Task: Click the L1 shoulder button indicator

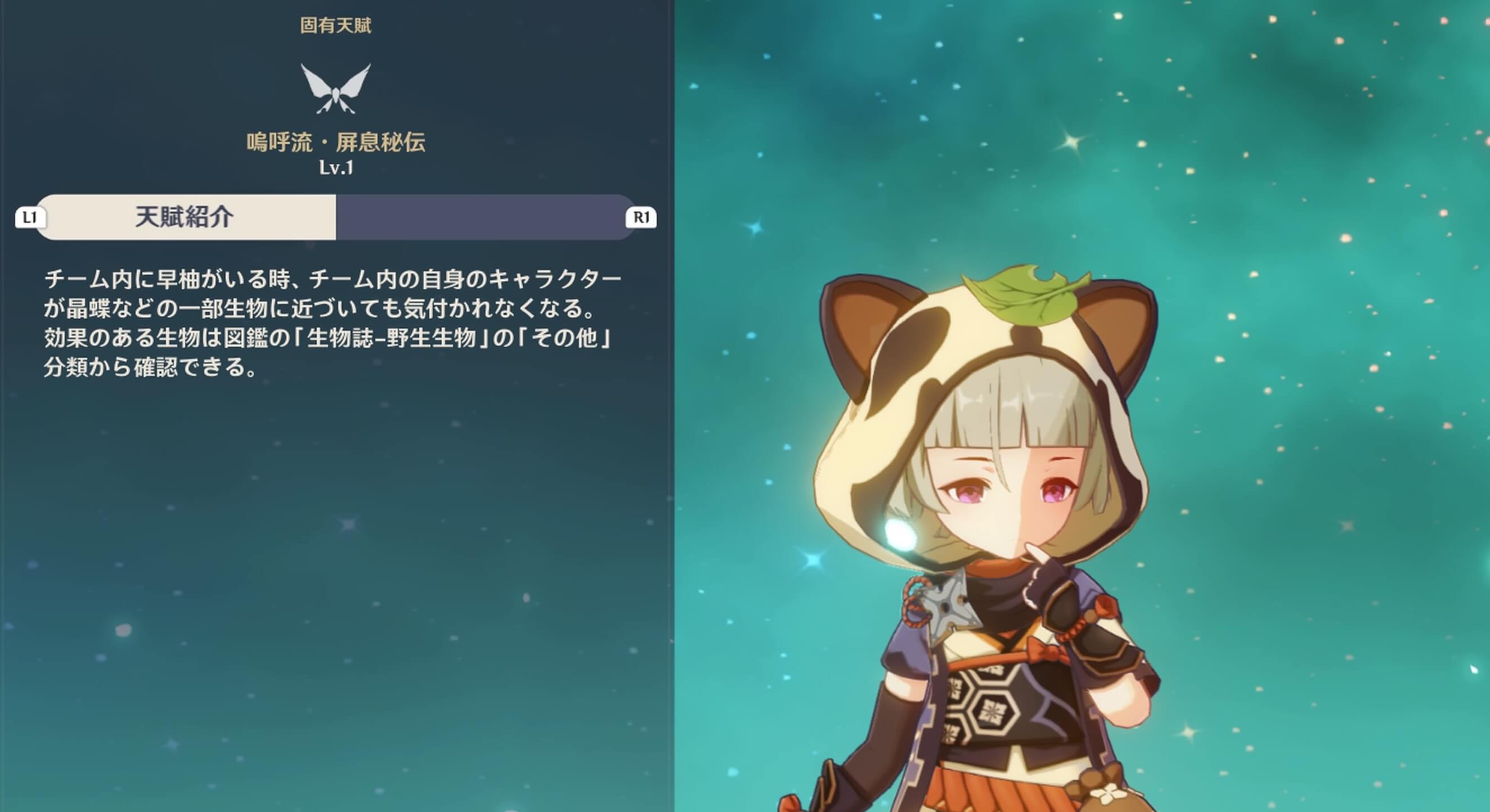Action: [30, 218]
